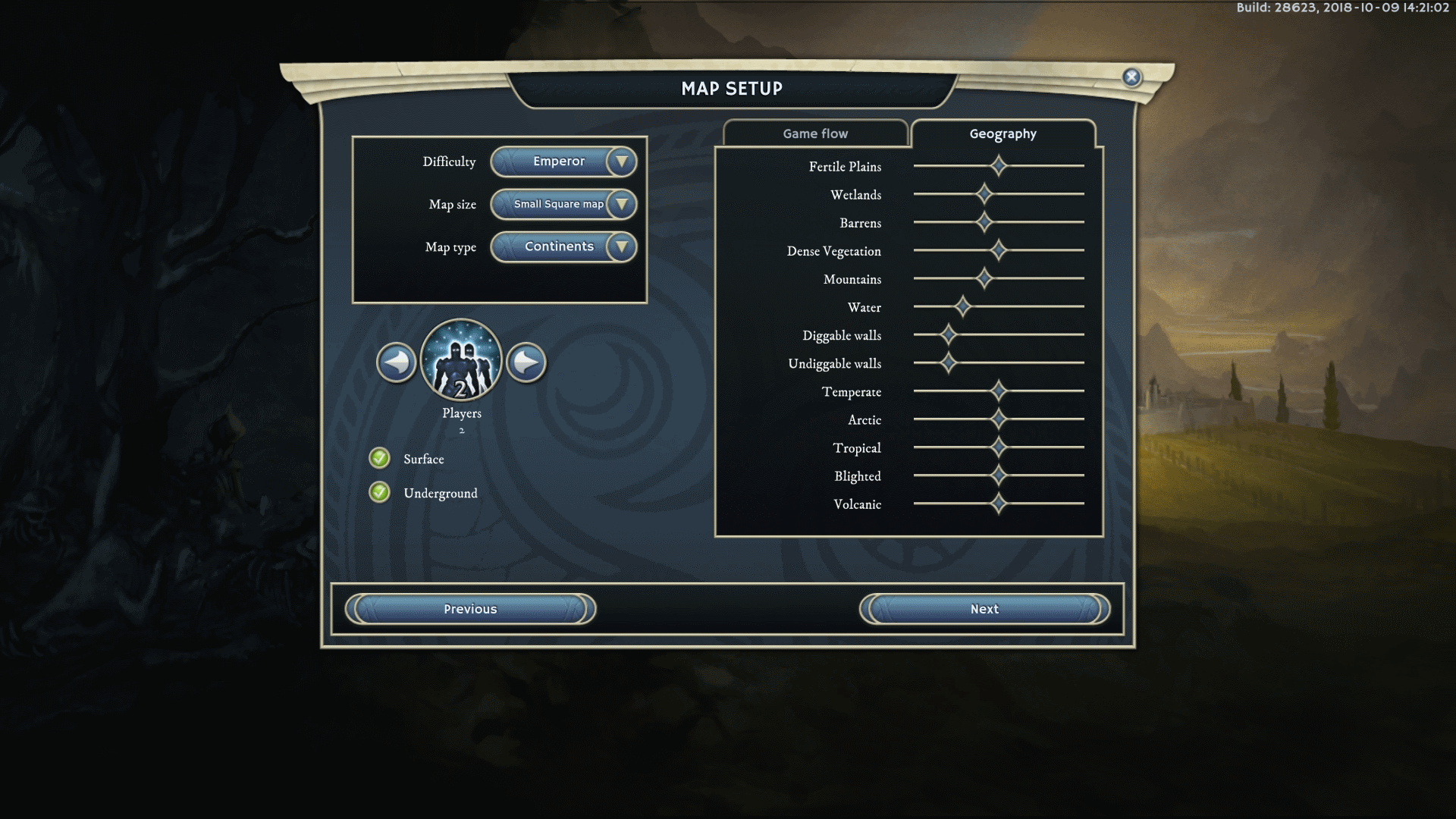This screenshot has width=1456, height=819.
Task: Open the Difficulty dropdown
Action: [621, 162]
